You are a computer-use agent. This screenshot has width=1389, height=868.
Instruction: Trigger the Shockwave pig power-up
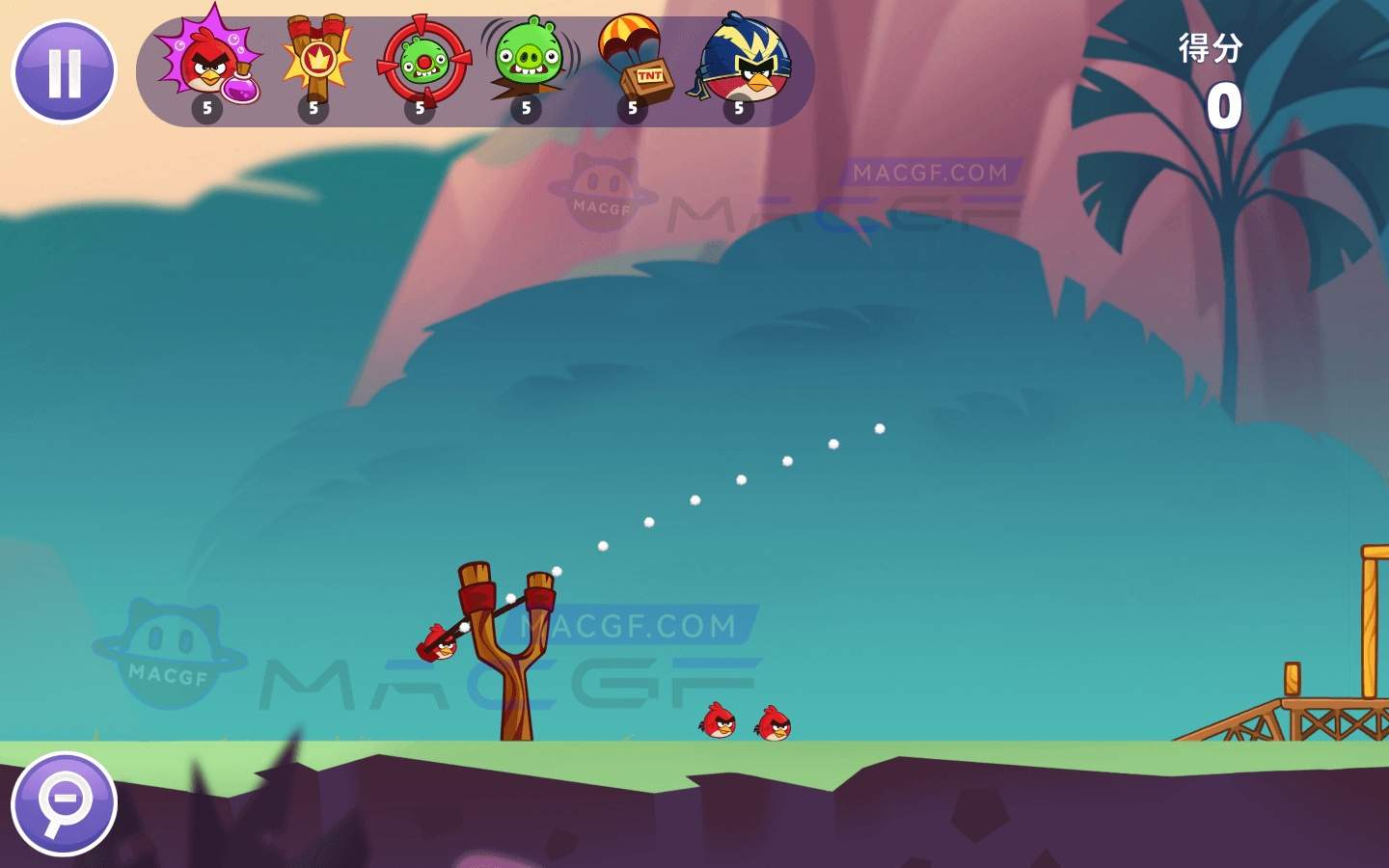tap(527, 60)
